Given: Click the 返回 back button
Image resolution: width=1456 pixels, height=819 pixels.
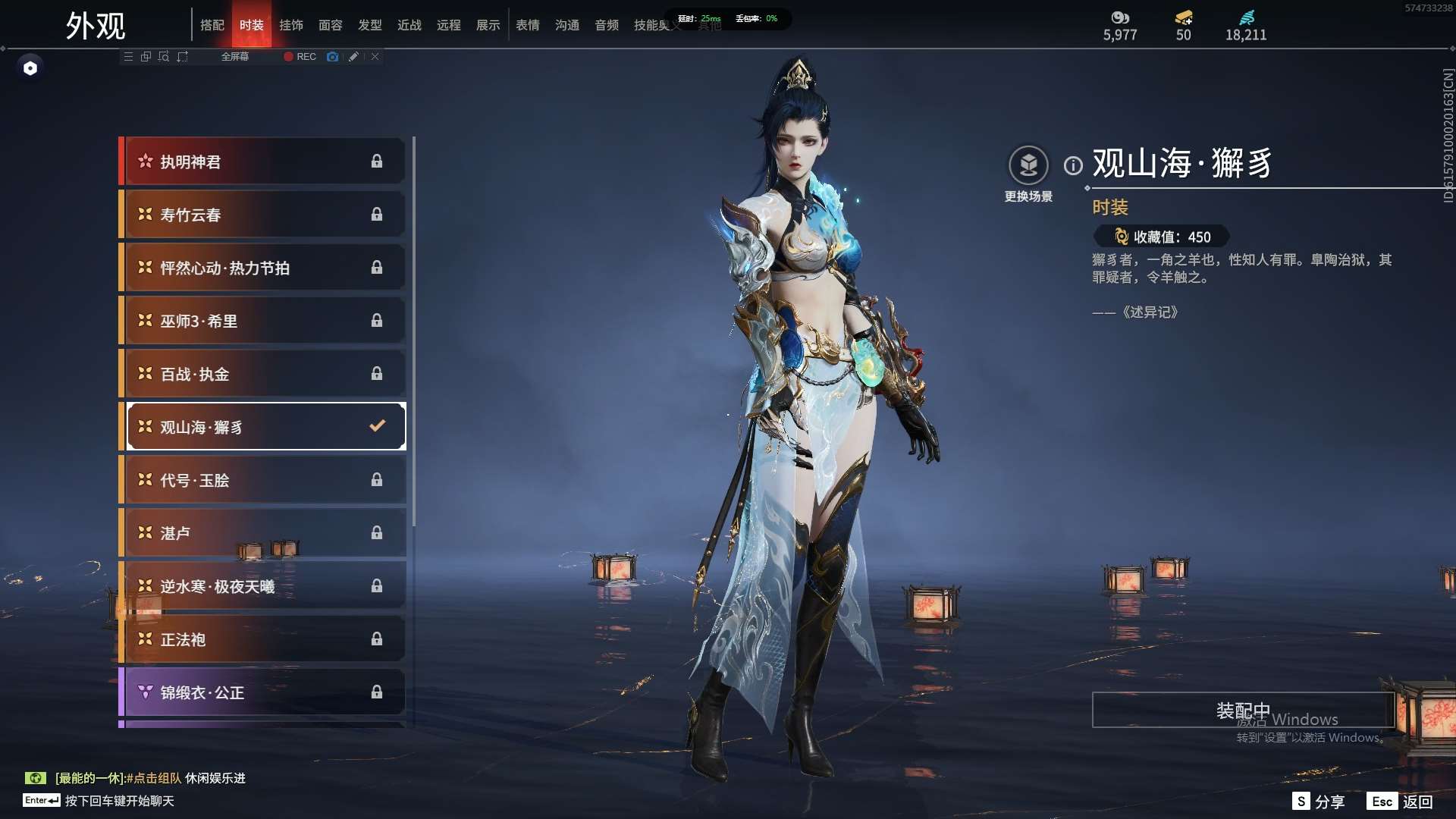Looking at the screenshot, I should (1401, 802).
